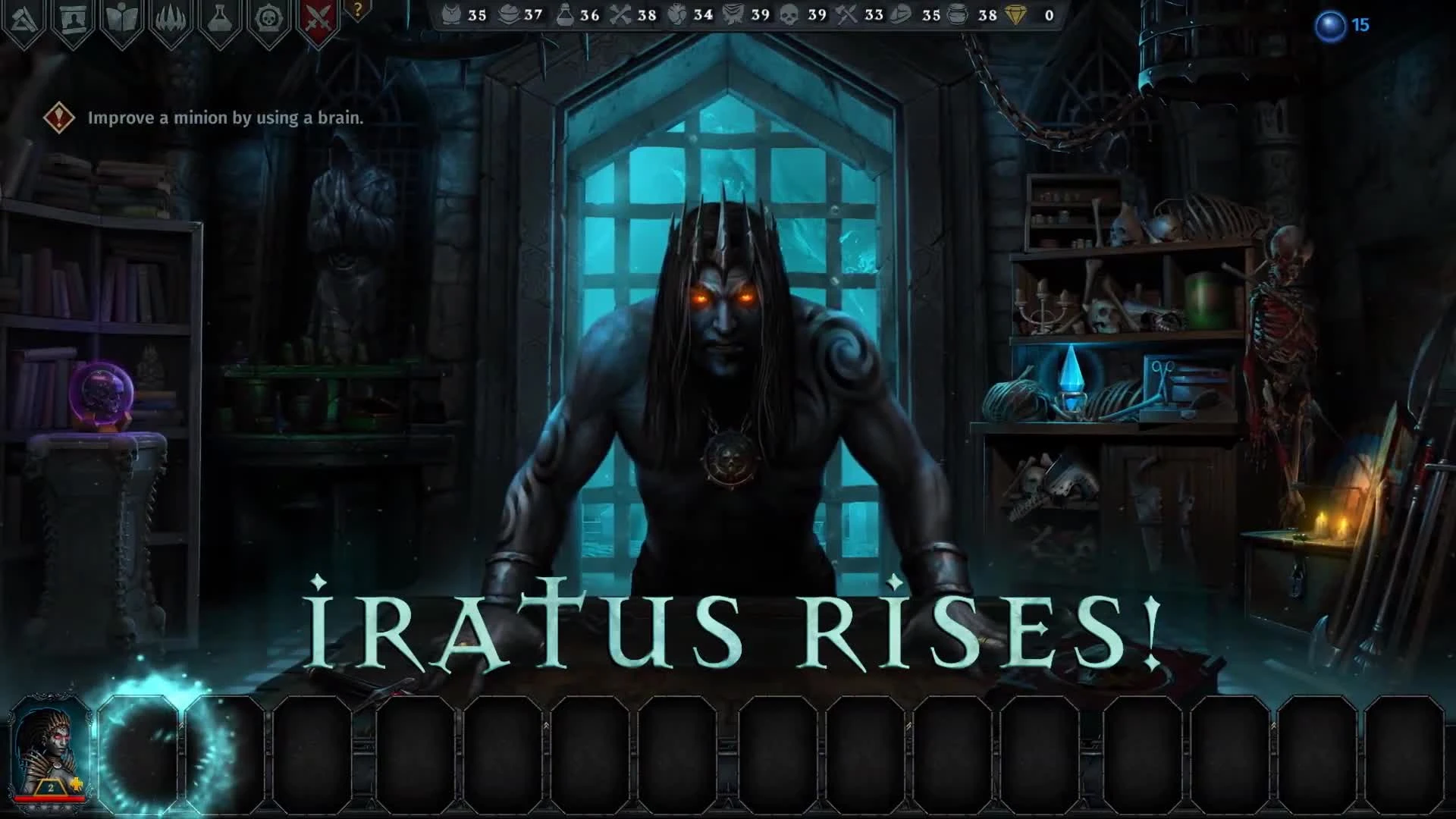The width and height of the screenshot is (1456, 819).
Task: Click Iratus's experience bar
Action: 50,799
